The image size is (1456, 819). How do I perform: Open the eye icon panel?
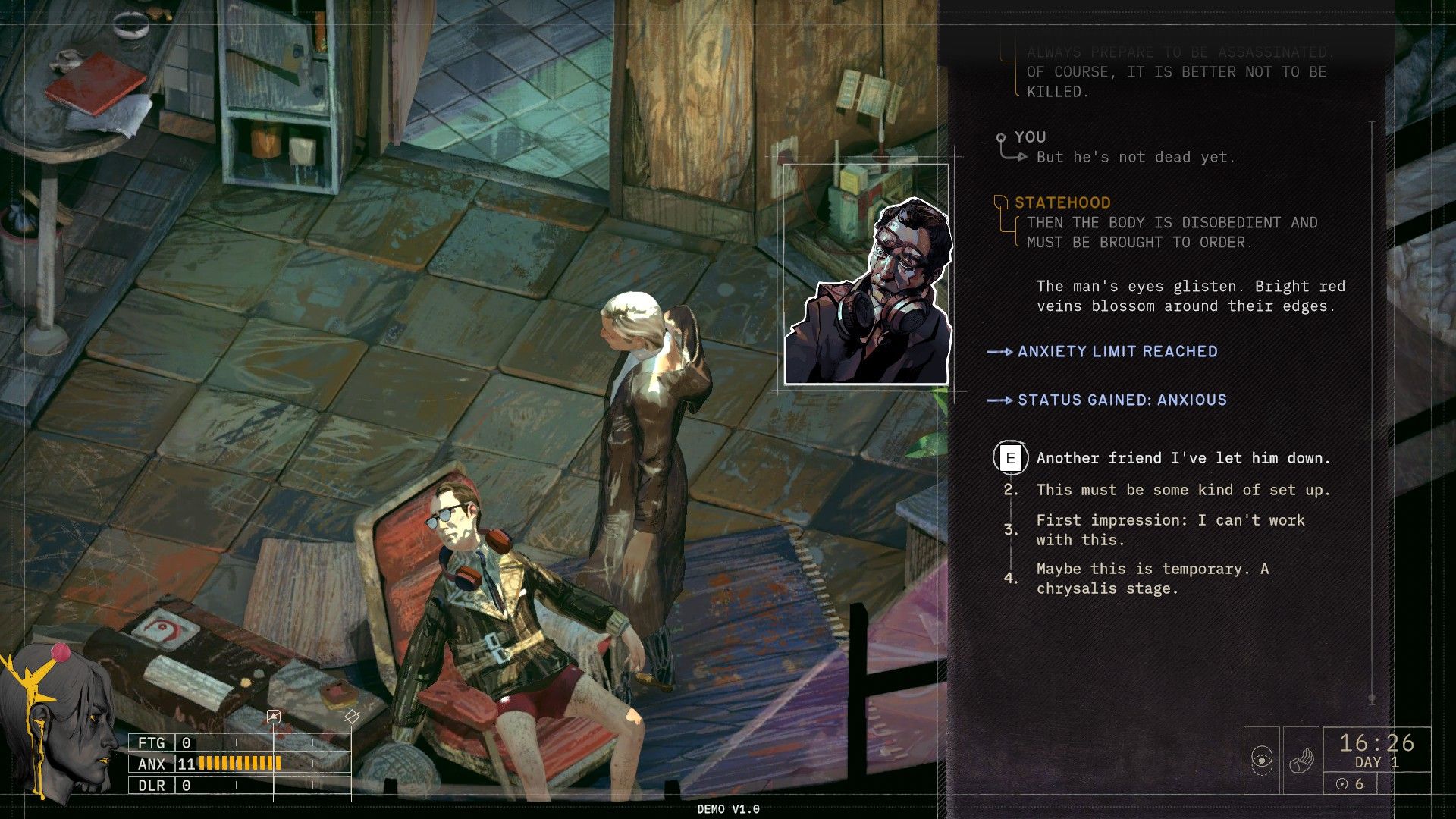(1262, 759)
